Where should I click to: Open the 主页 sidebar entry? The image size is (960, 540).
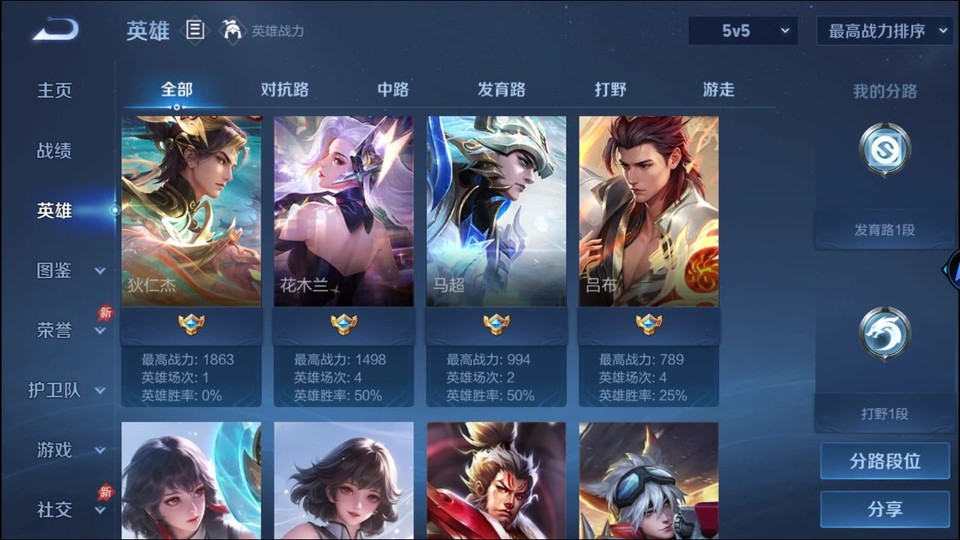(55, 90)
